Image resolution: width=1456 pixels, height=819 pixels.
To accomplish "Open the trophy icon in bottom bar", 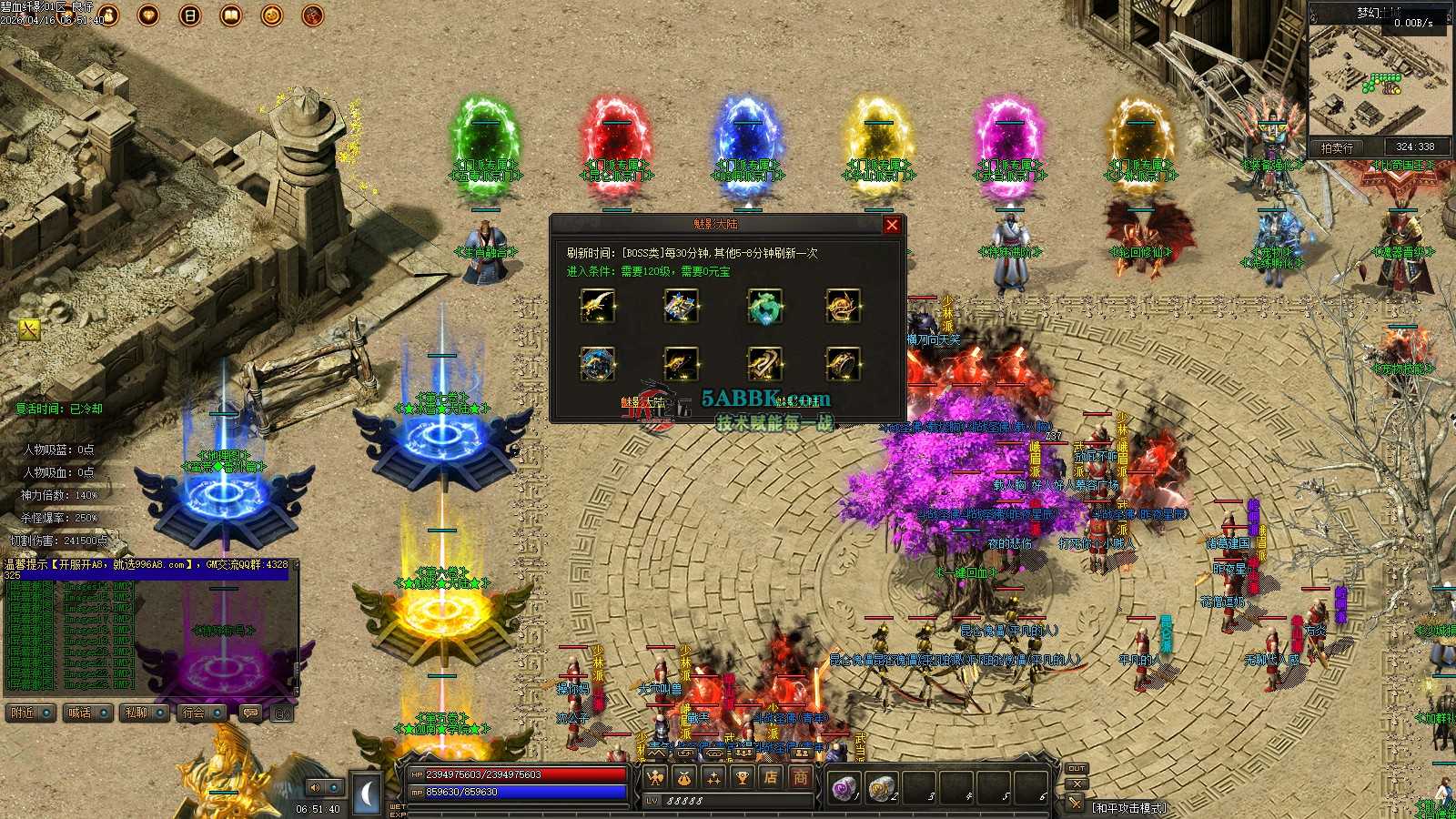I will (x=742, y=777).
